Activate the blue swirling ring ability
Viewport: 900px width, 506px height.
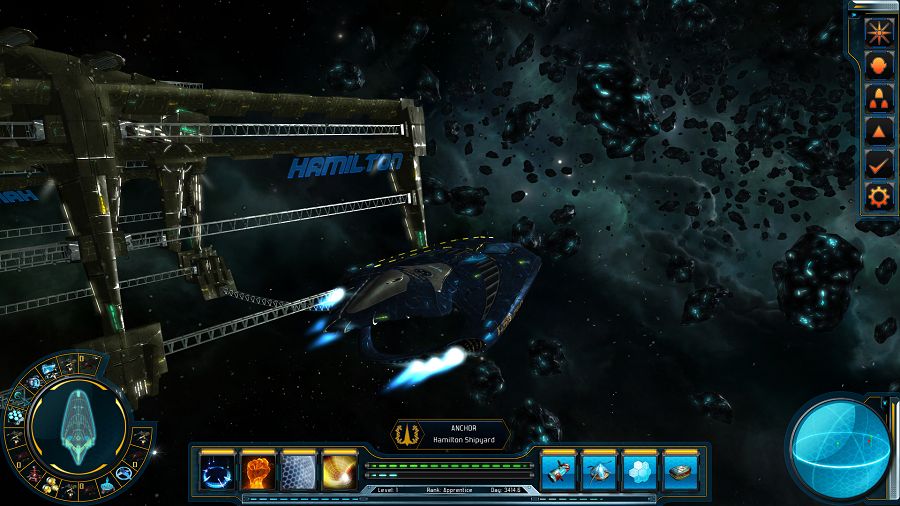(217, 470)
